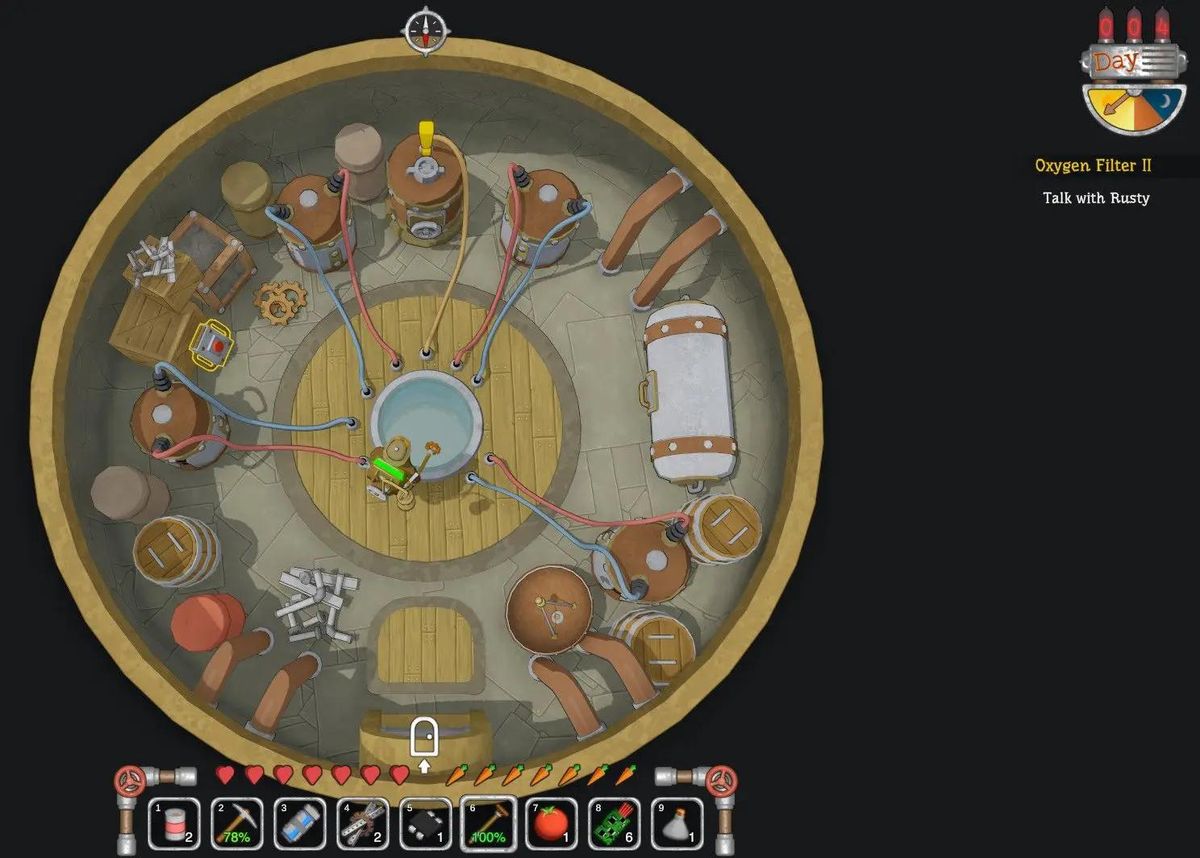This screenshot has width=1200, height=858.
Task: Click the compass at the top of the room
Action: click(x=425, y=30)
